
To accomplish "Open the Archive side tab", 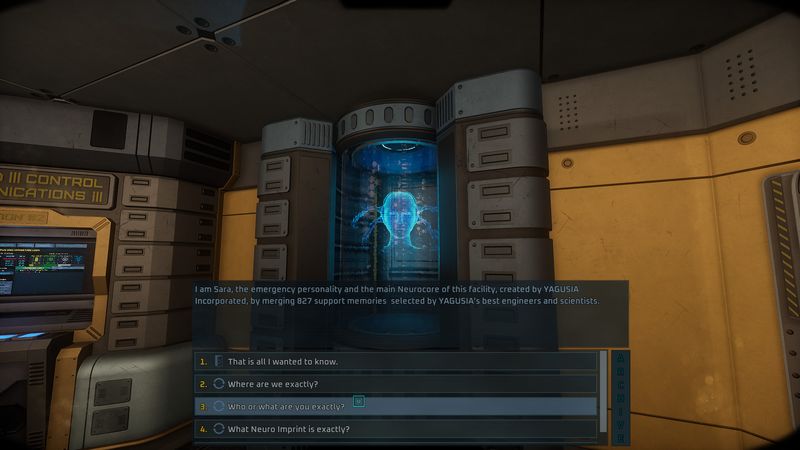I will point(620,396).
